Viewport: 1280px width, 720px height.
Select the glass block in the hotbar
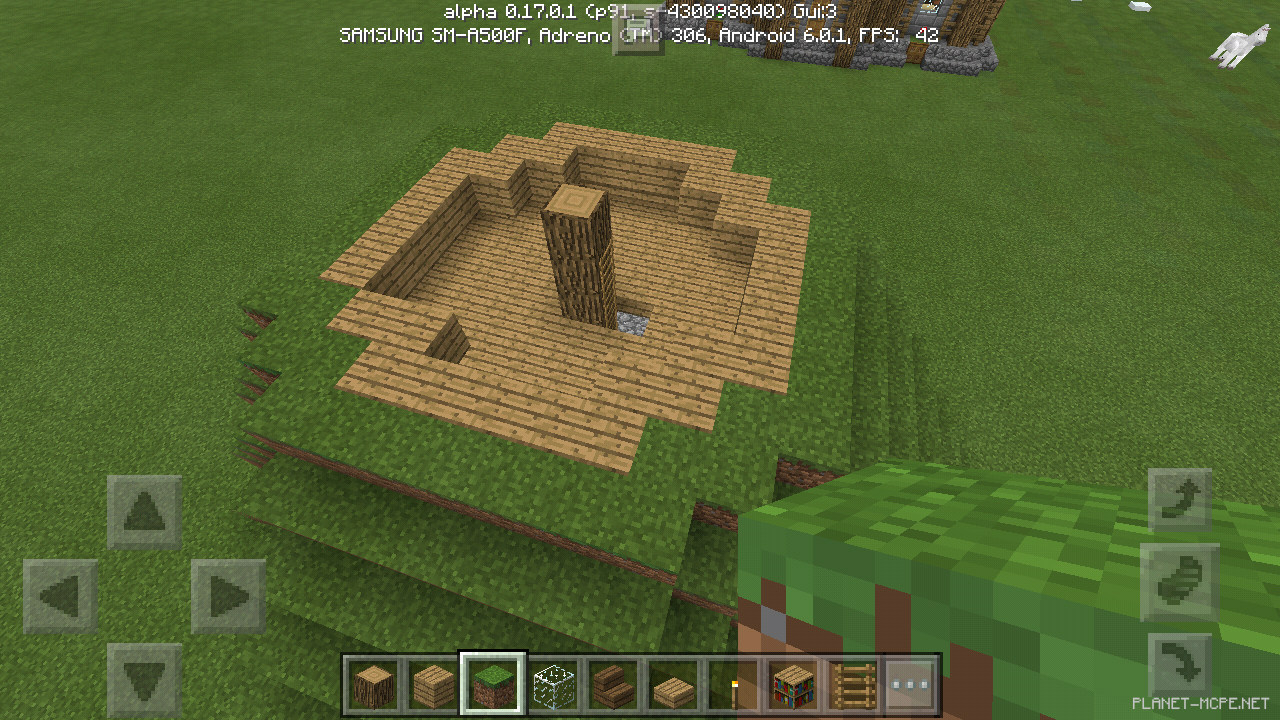(553, 684)
